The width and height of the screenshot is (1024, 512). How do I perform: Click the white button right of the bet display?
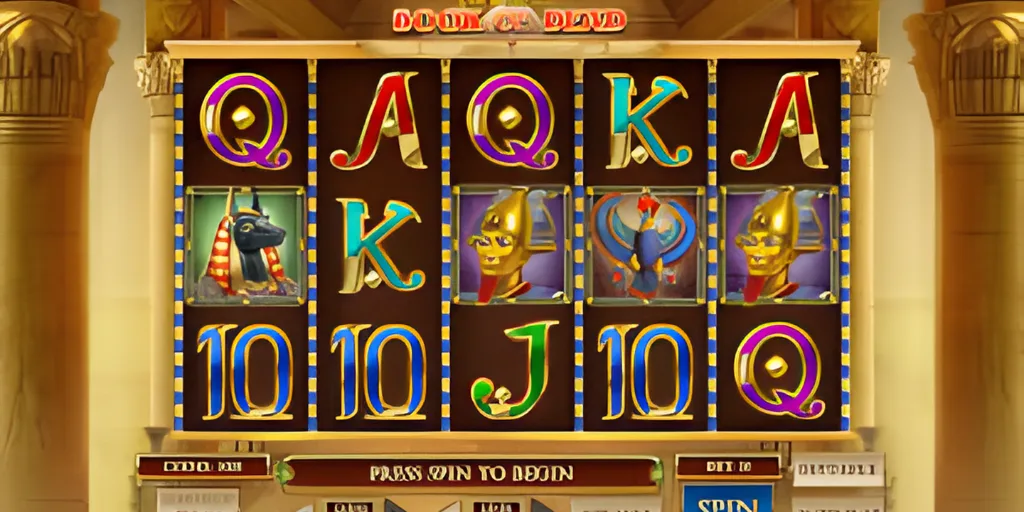pos(838,469)
